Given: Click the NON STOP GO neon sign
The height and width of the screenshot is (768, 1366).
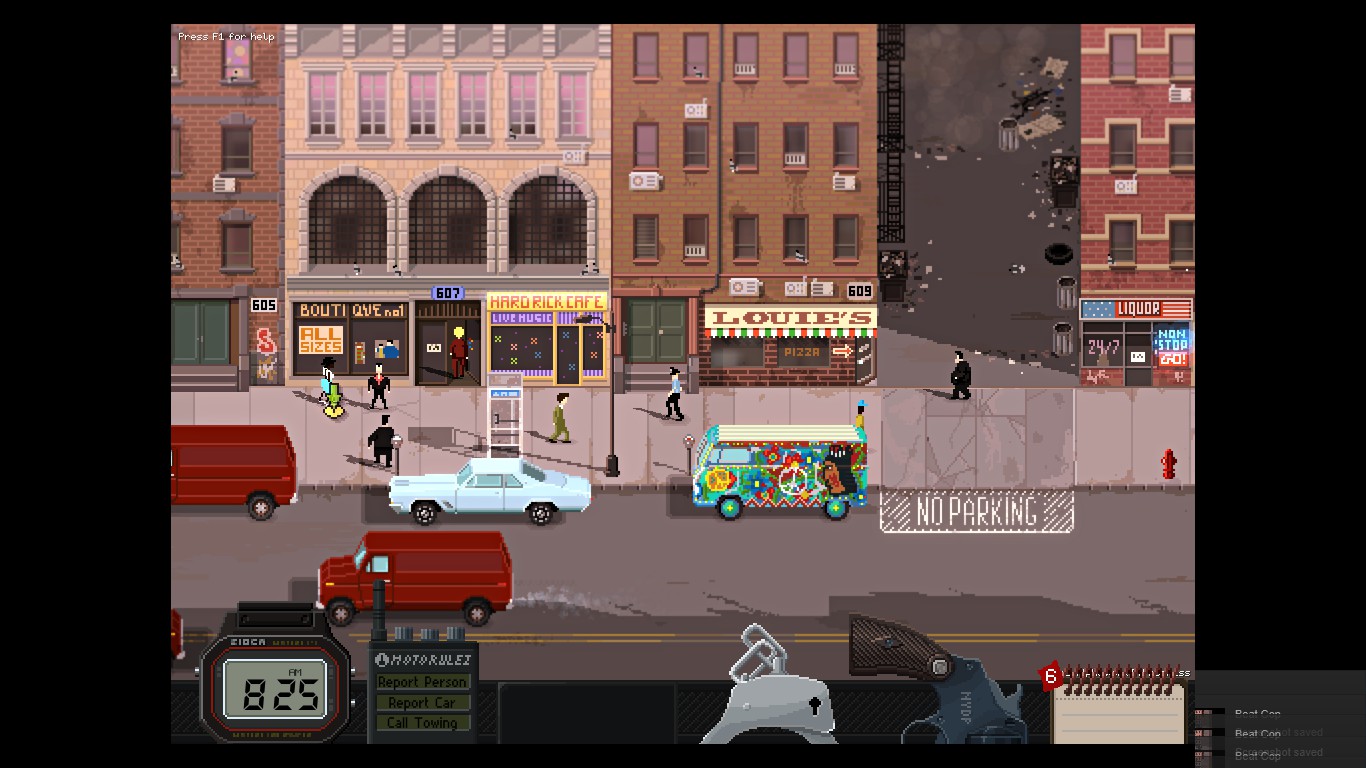Looking at the screenshot, I should (1173, 350).
